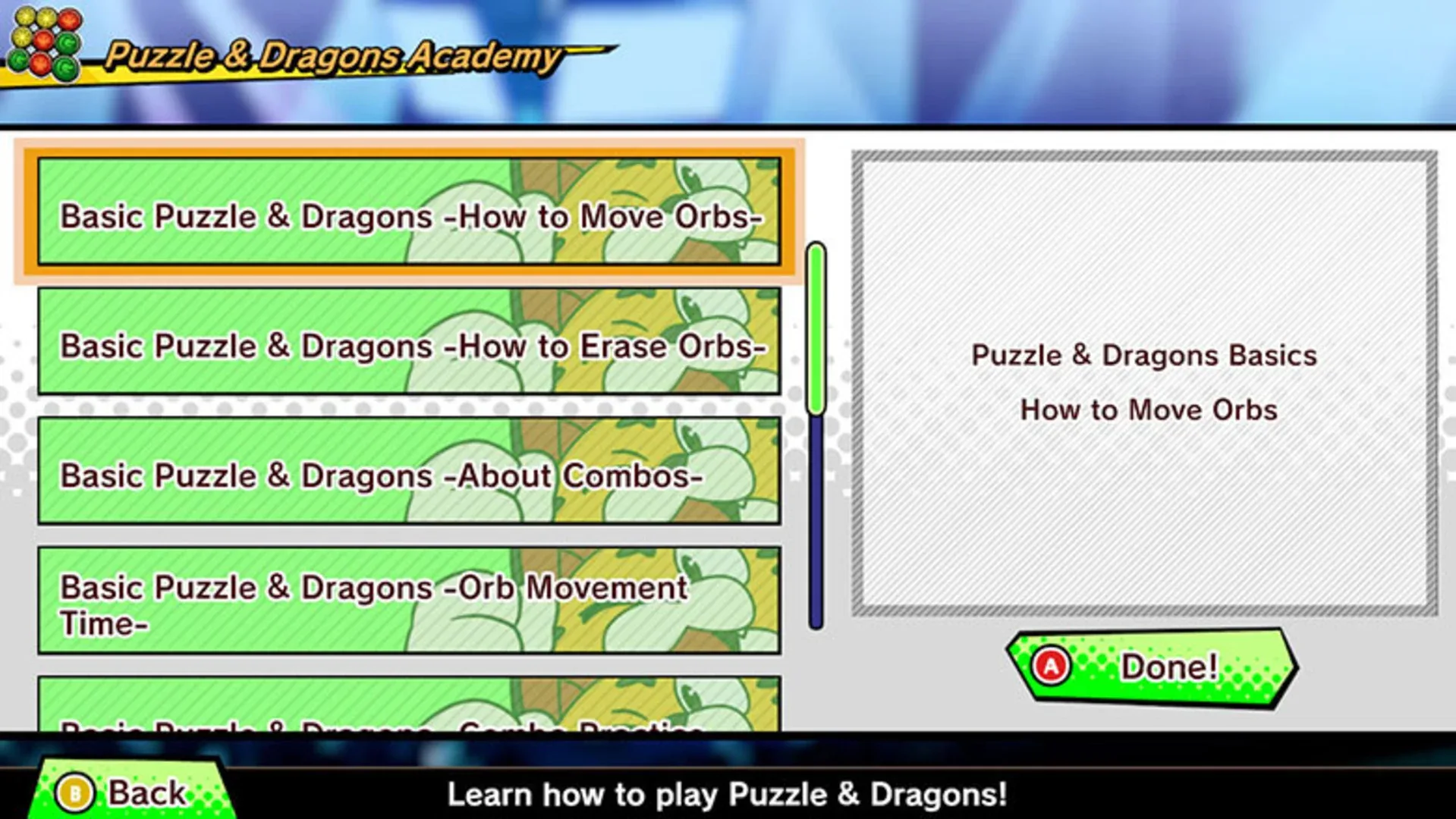1456x819 pixels.
Task: Click the Learn how to play info bar
Action: point(728,795)
